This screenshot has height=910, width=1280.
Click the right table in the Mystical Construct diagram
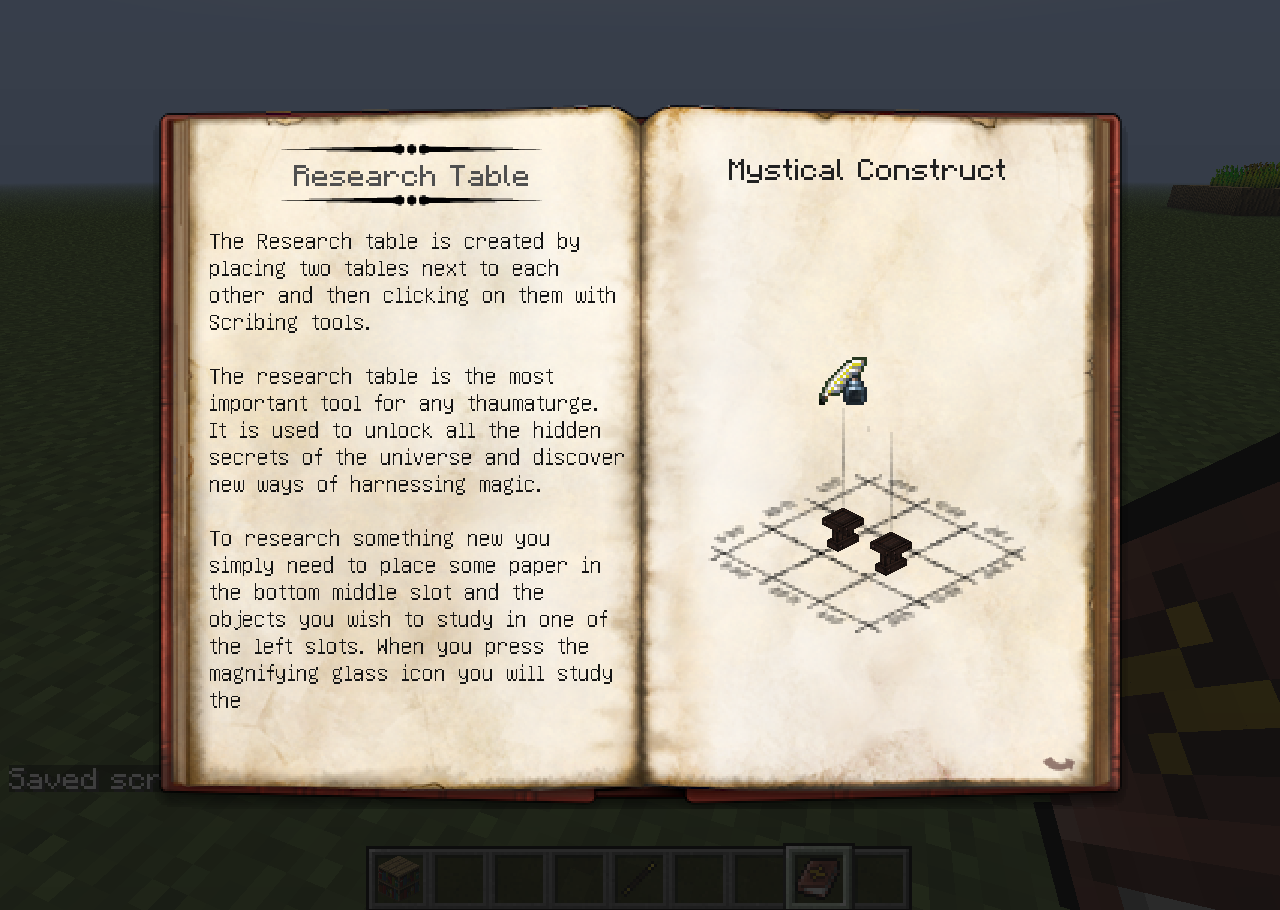[x=889, y=552]
